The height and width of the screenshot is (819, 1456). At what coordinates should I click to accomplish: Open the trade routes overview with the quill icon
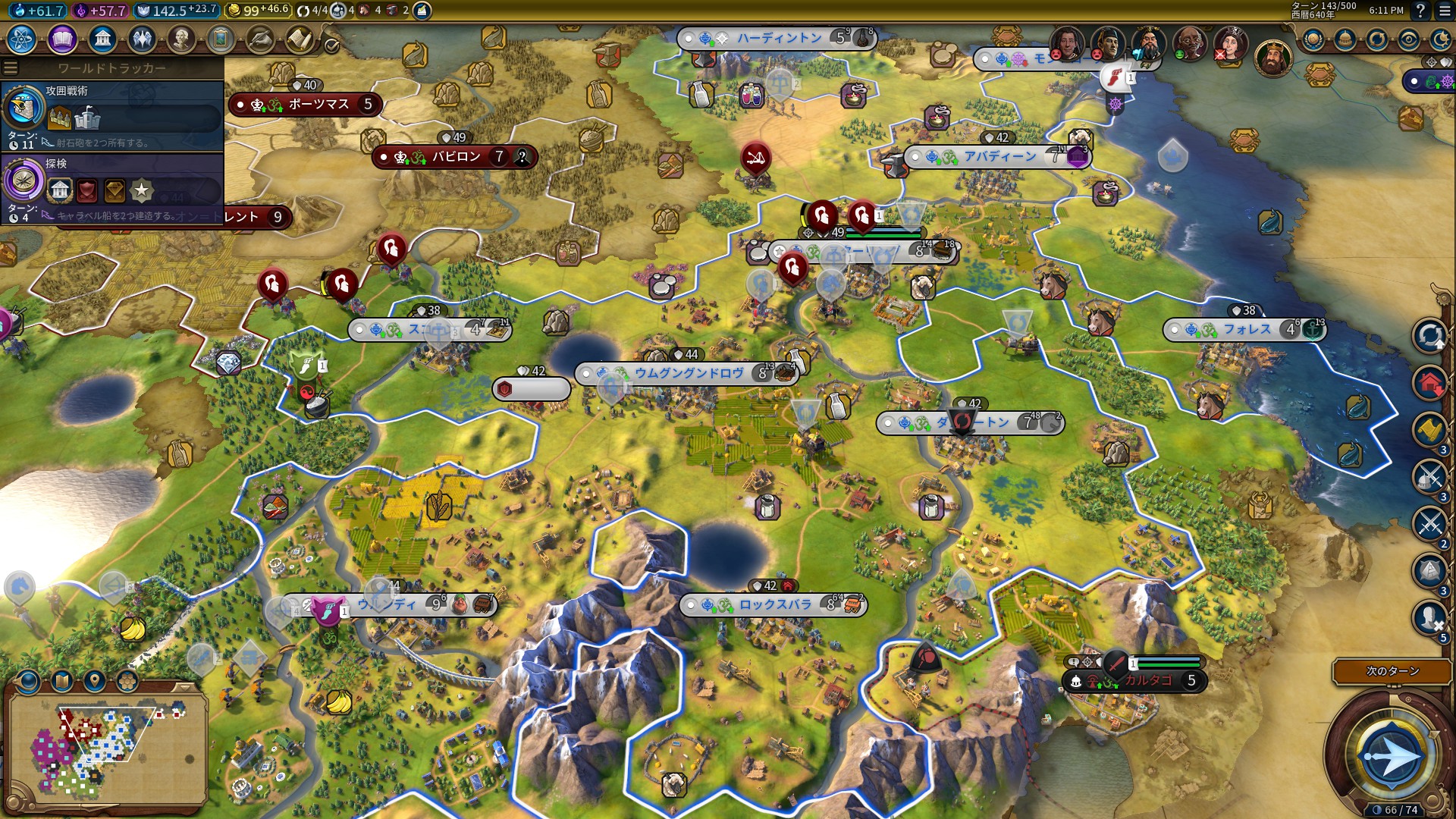[261, 39]
